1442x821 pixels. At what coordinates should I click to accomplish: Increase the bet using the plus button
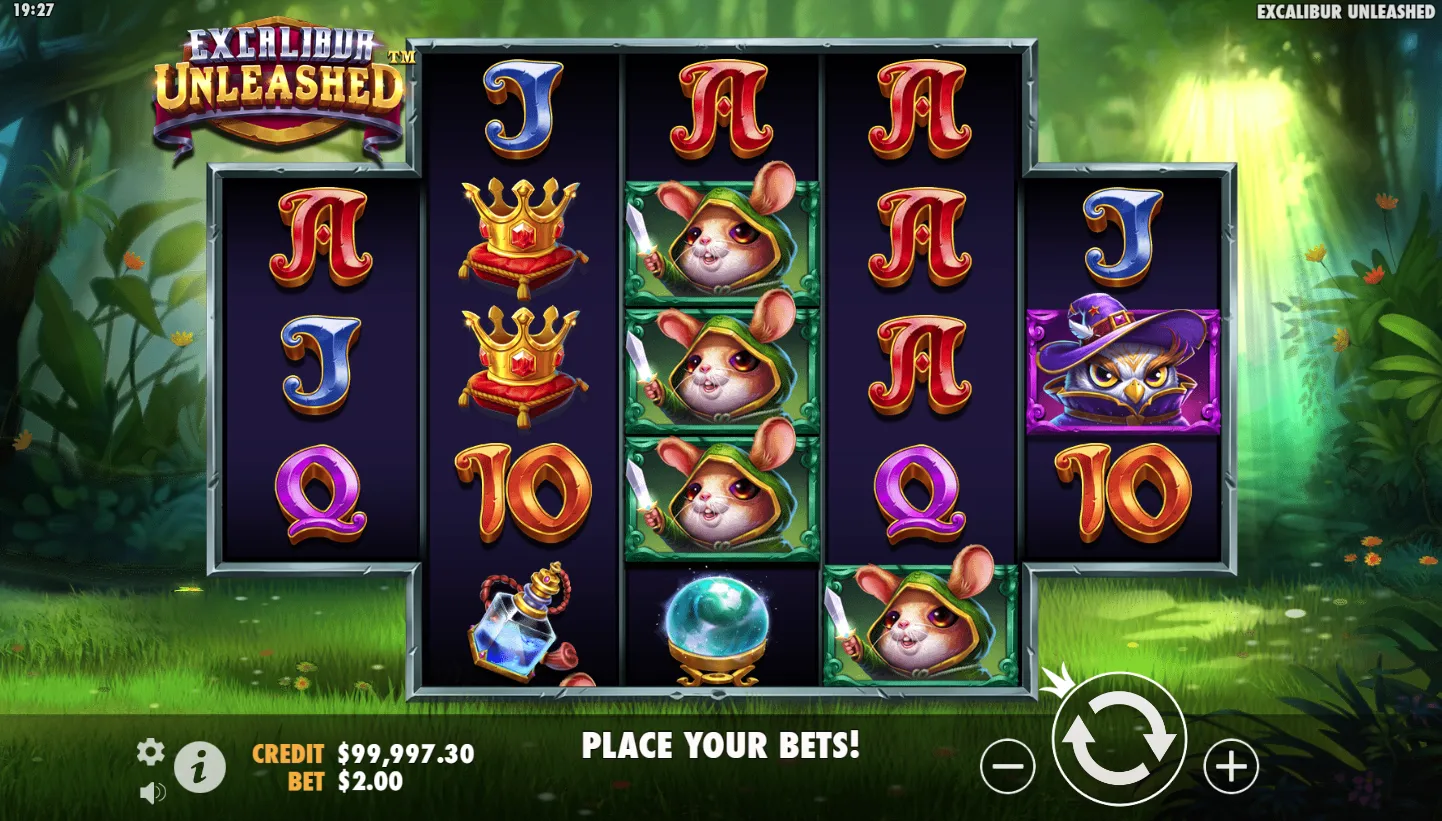[x=1230, y=767]
